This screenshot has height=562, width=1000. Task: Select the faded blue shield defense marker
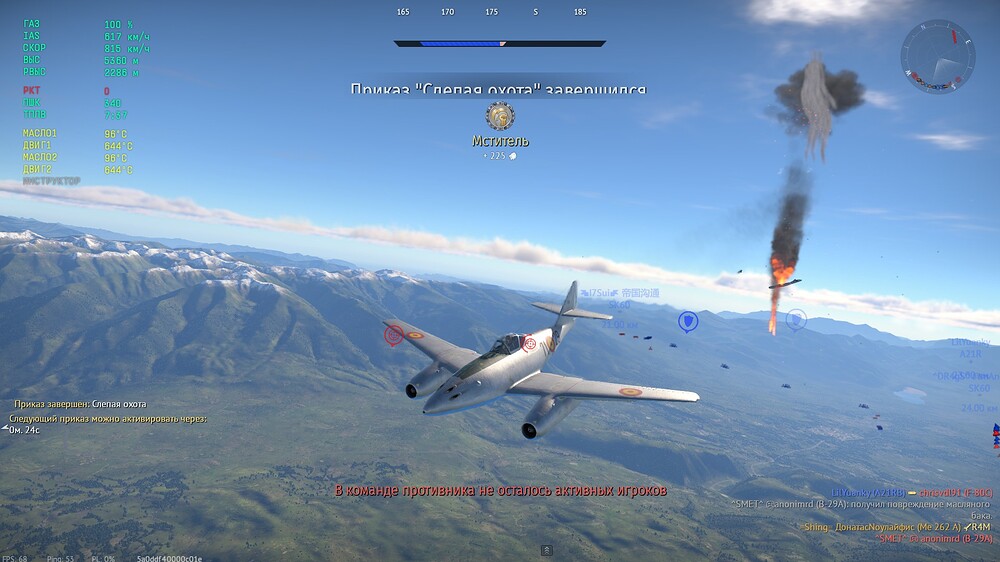[796, 320]
